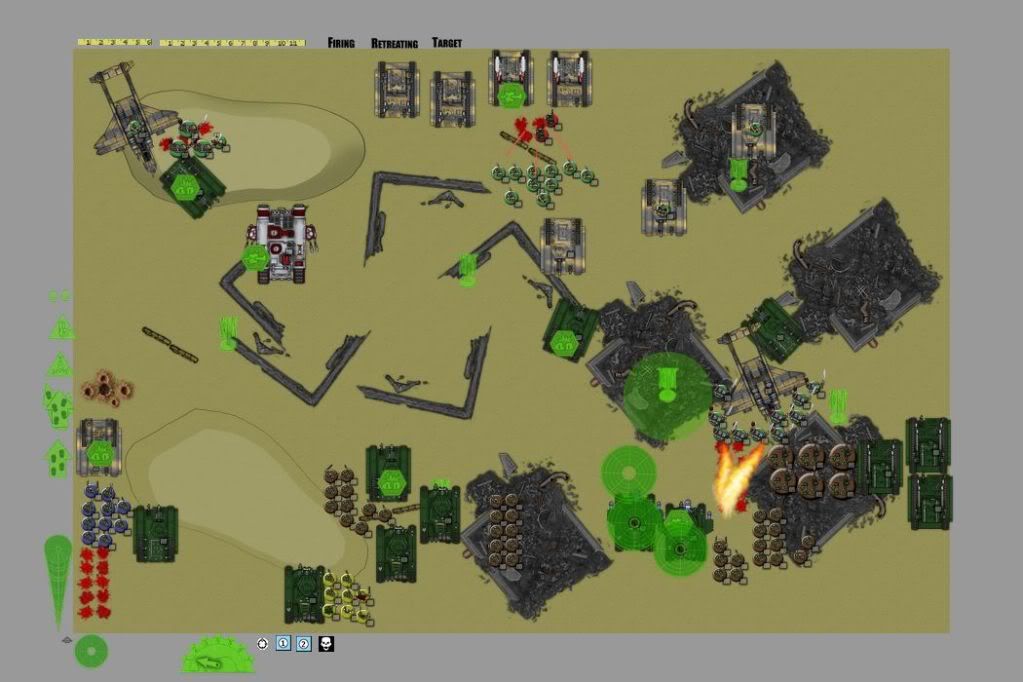Pick the short 6-inch ruler
The image size is (1023, 682).
(x=114, y=42)
